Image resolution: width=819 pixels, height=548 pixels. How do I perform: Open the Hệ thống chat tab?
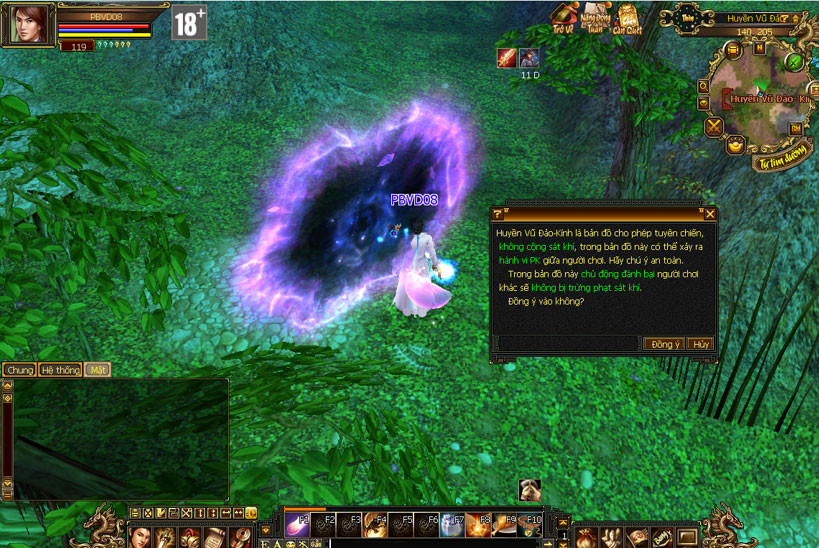pos(60,370)
